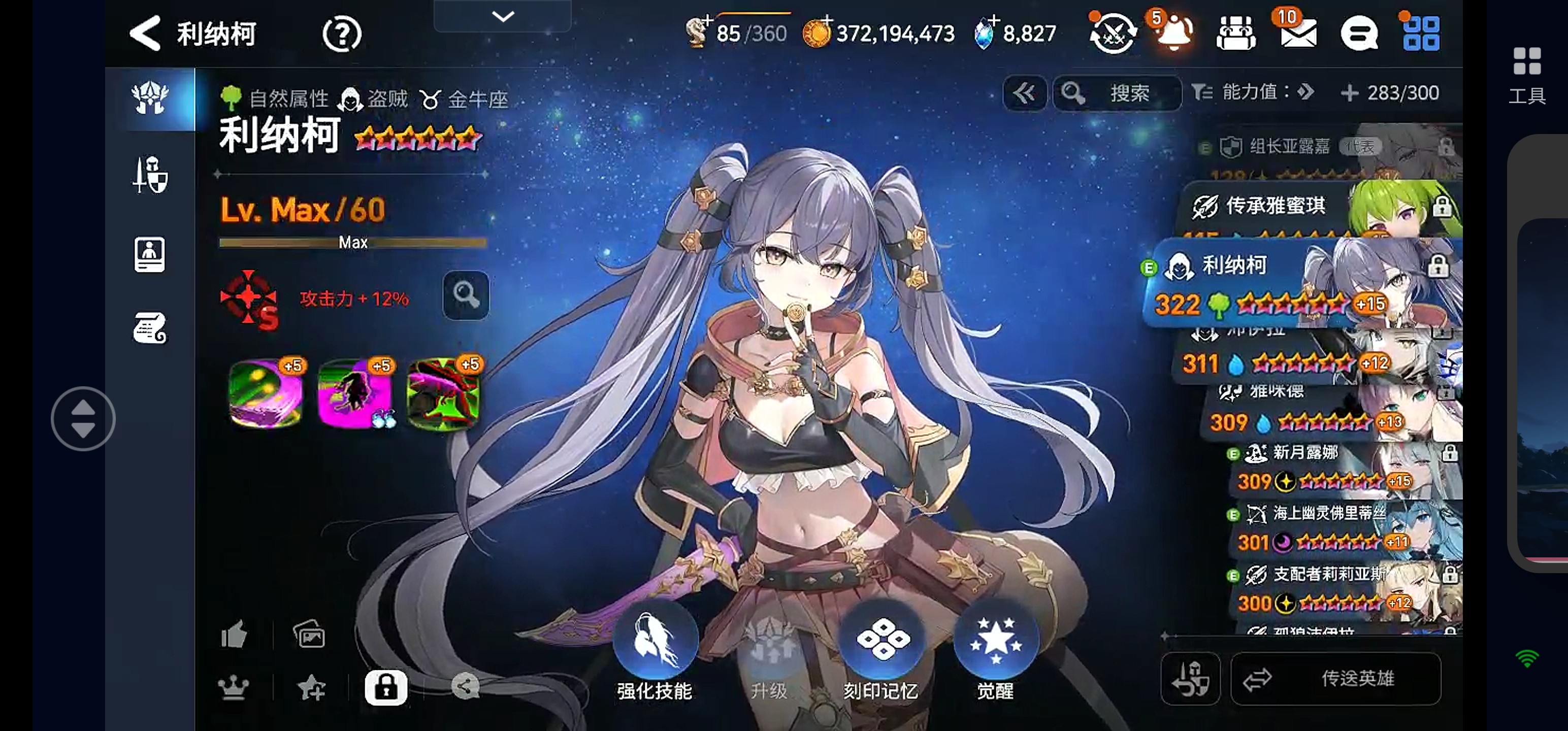The image size is (1568, 731).
Task: Toggle the hero lock padlock button
Action: pos(386,688)
